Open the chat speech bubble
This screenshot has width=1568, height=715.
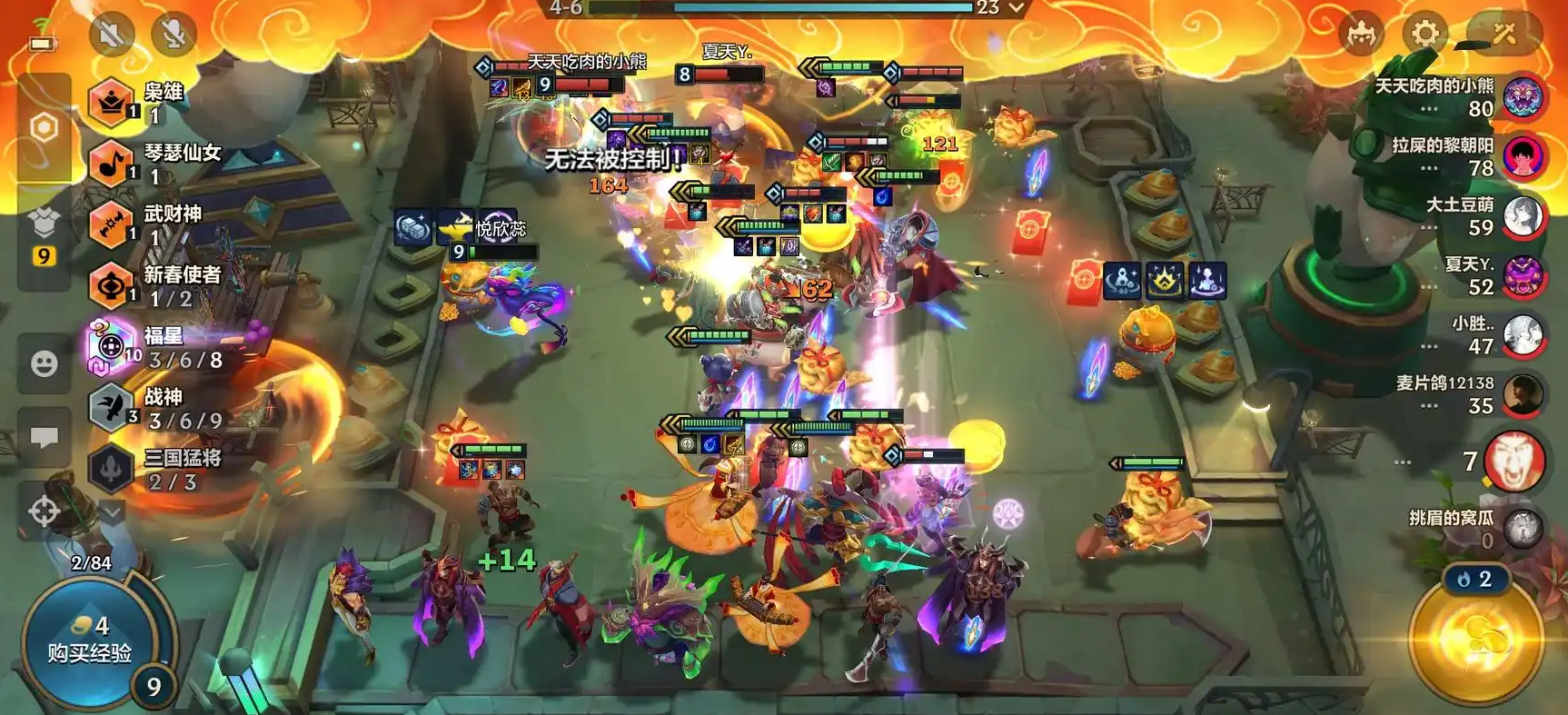click(45, 438)
